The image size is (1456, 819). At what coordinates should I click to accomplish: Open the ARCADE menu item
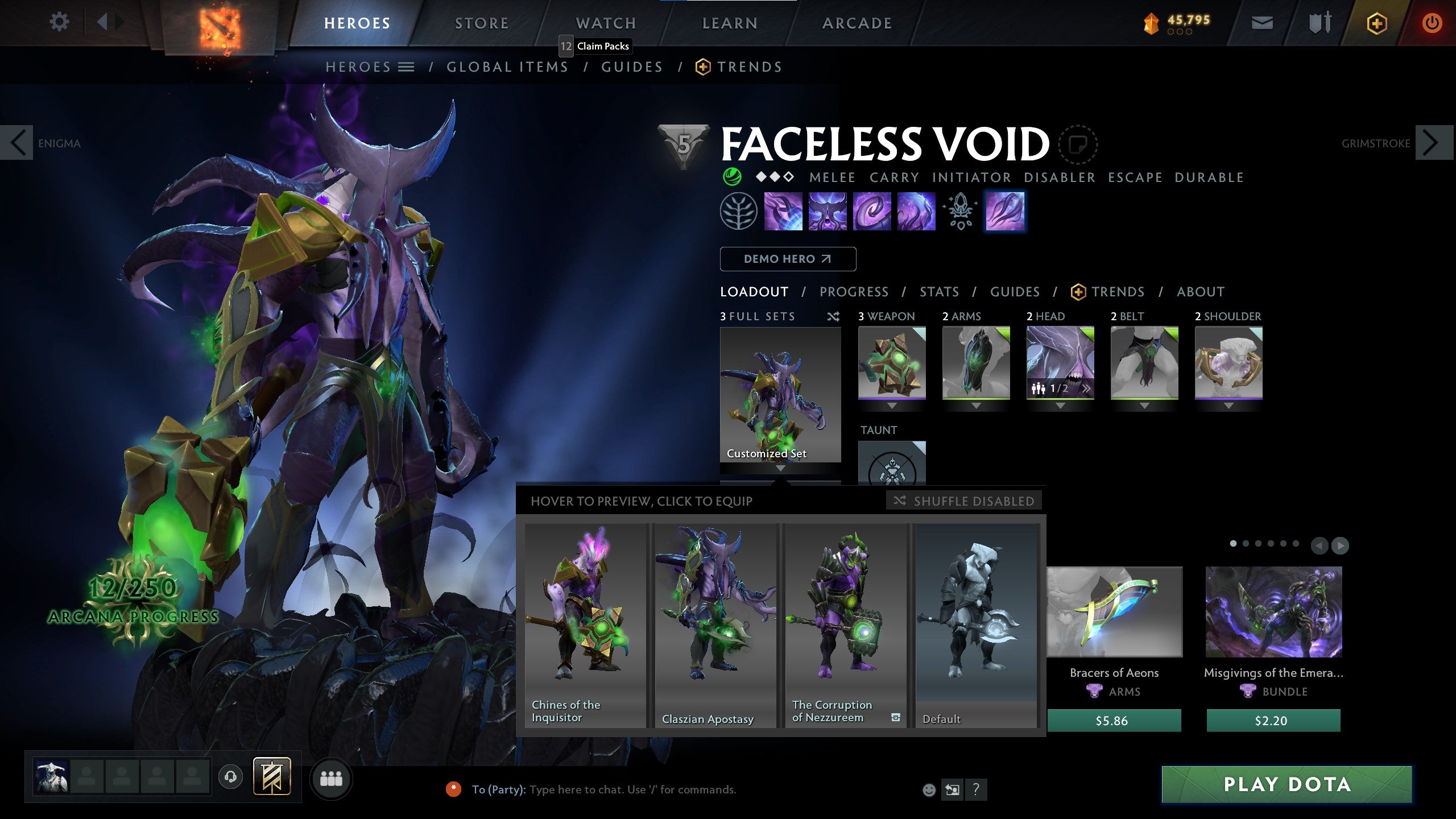point(857,23)
